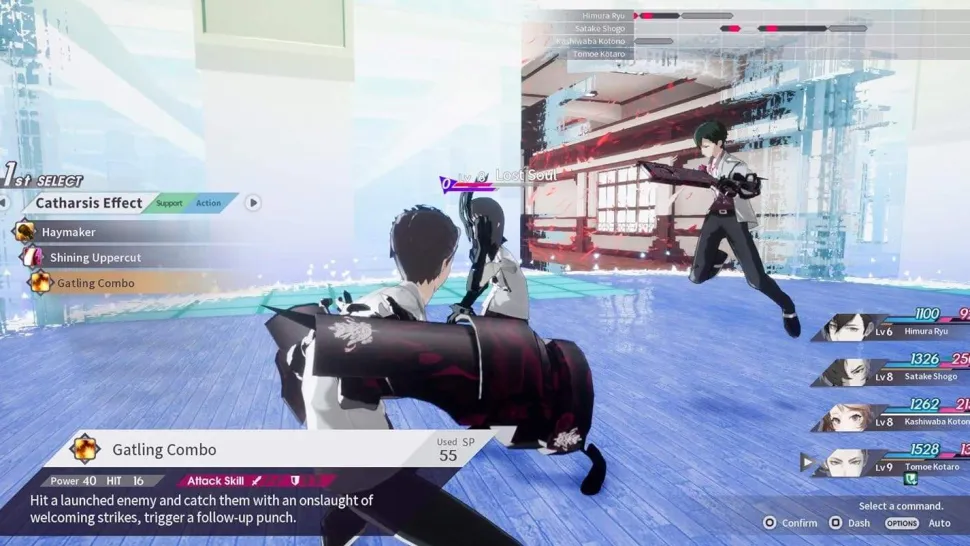
Task: Switch to the Support skill tab
Action: point(169,203)
